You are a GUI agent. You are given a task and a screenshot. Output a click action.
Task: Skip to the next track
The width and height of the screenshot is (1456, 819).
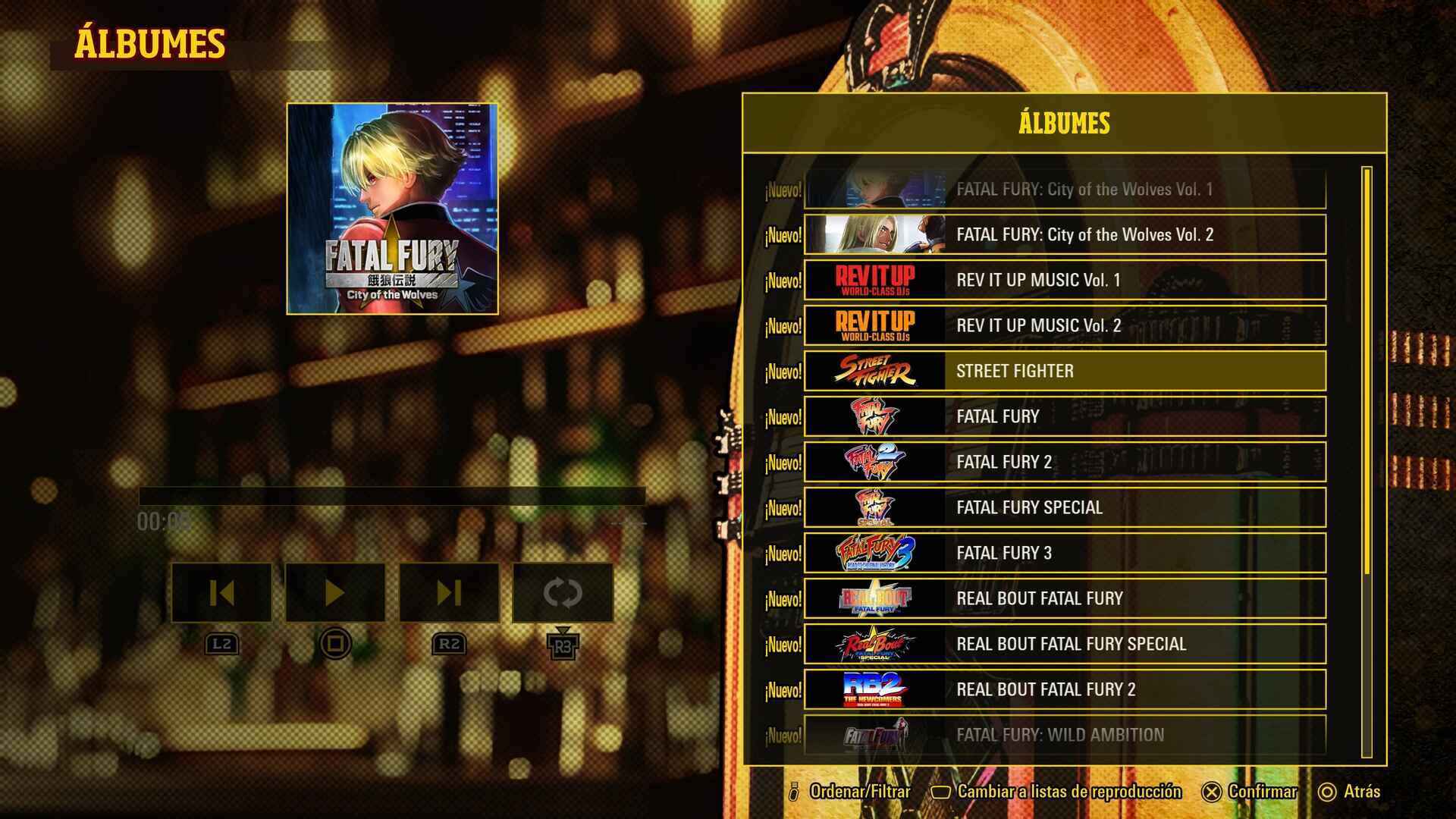449,592
